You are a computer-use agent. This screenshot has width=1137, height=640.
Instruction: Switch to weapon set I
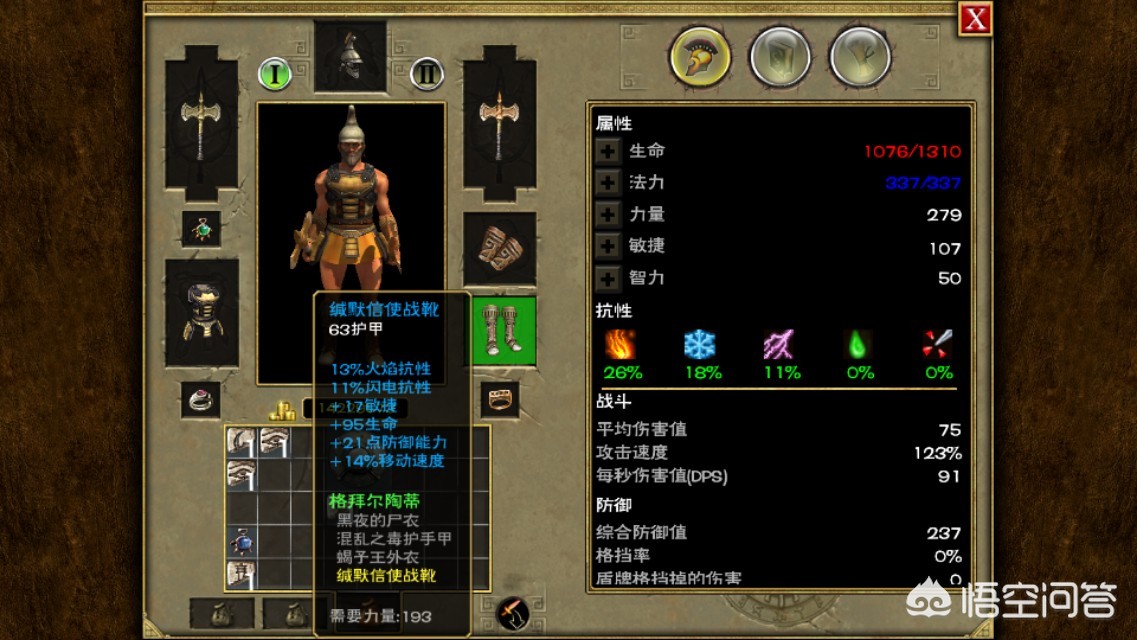(275, 73)
